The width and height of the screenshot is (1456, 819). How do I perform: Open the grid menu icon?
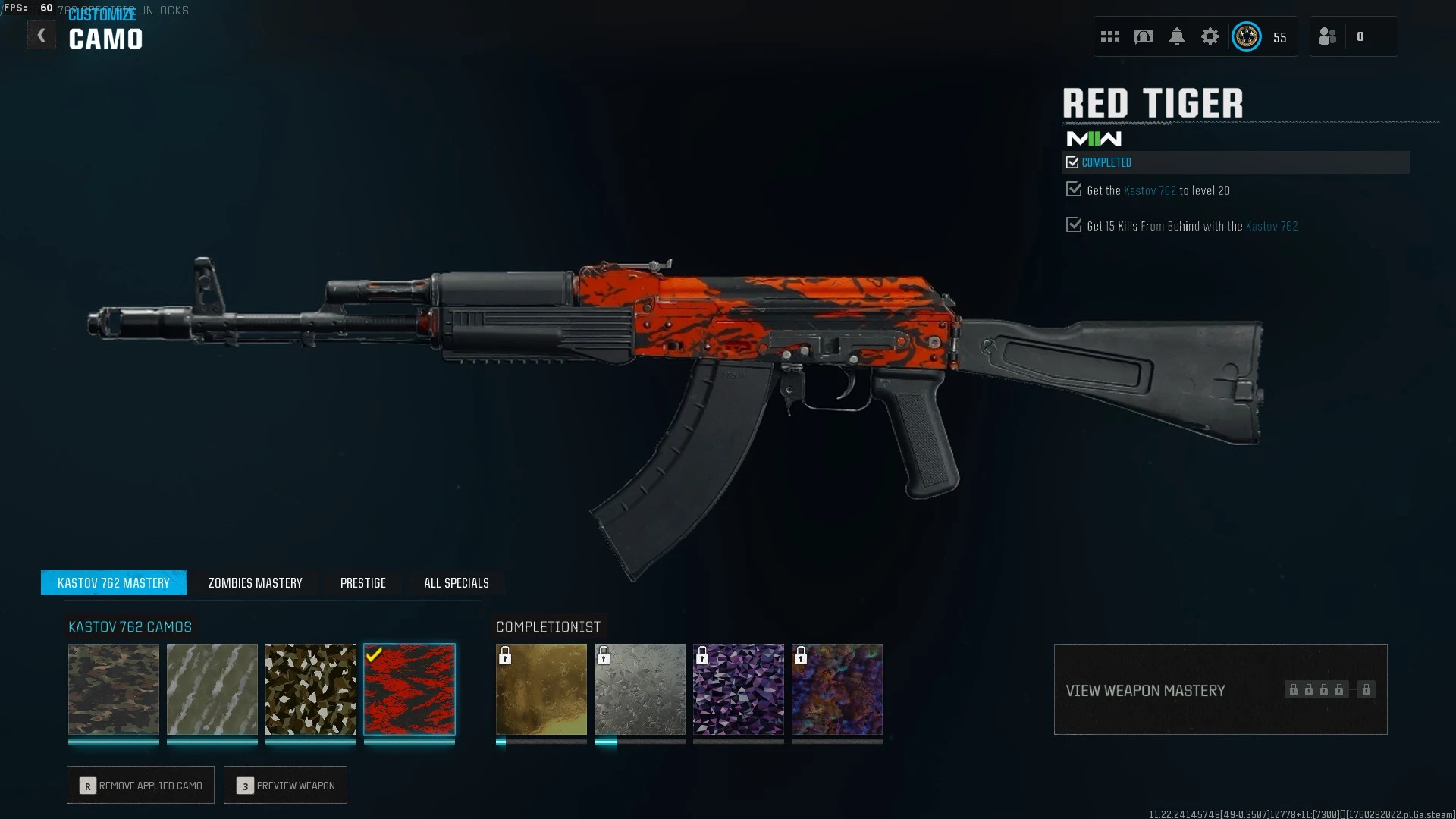coord(1110,36)
